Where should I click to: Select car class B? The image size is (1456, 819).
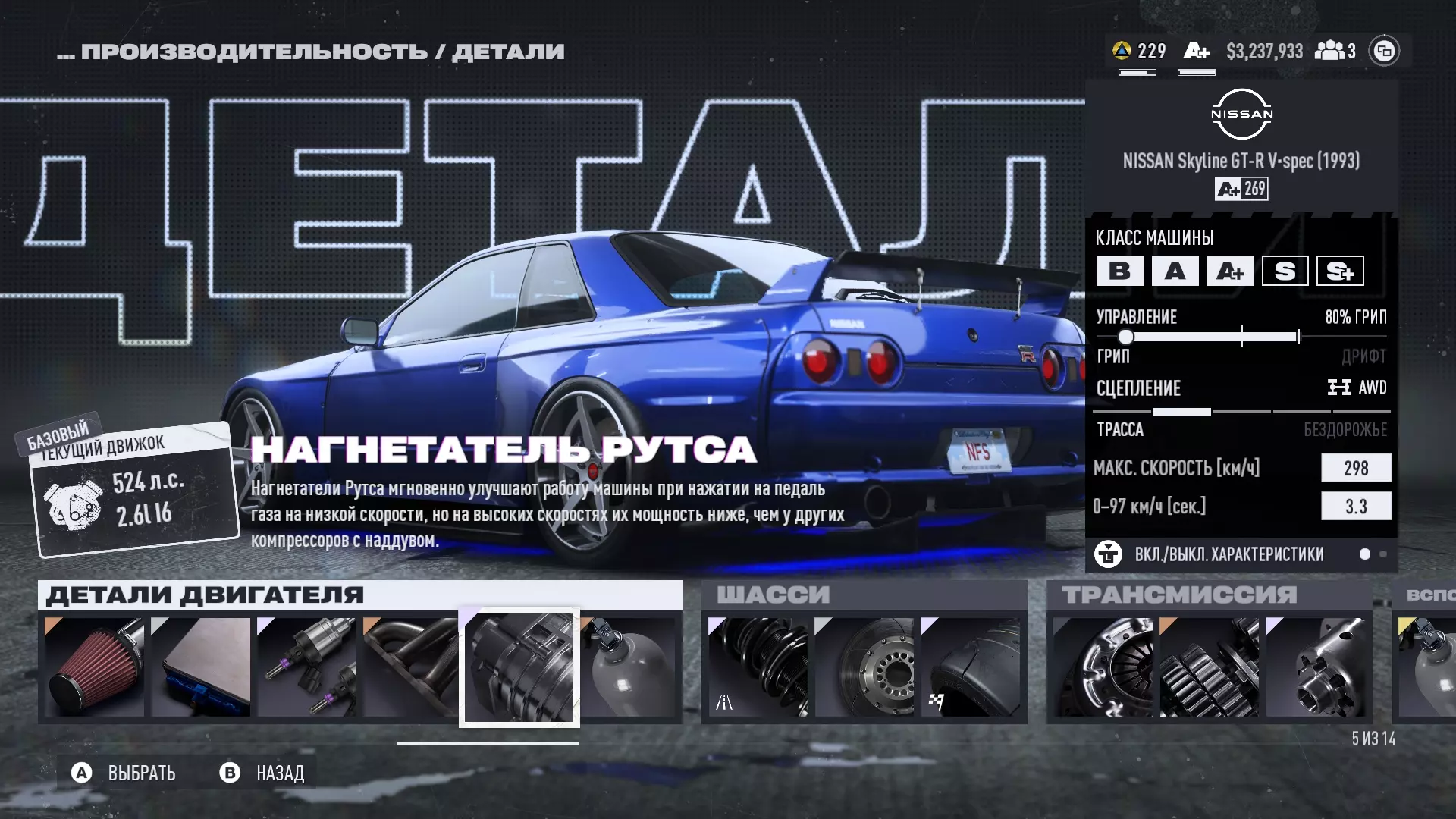(1119, 271)
